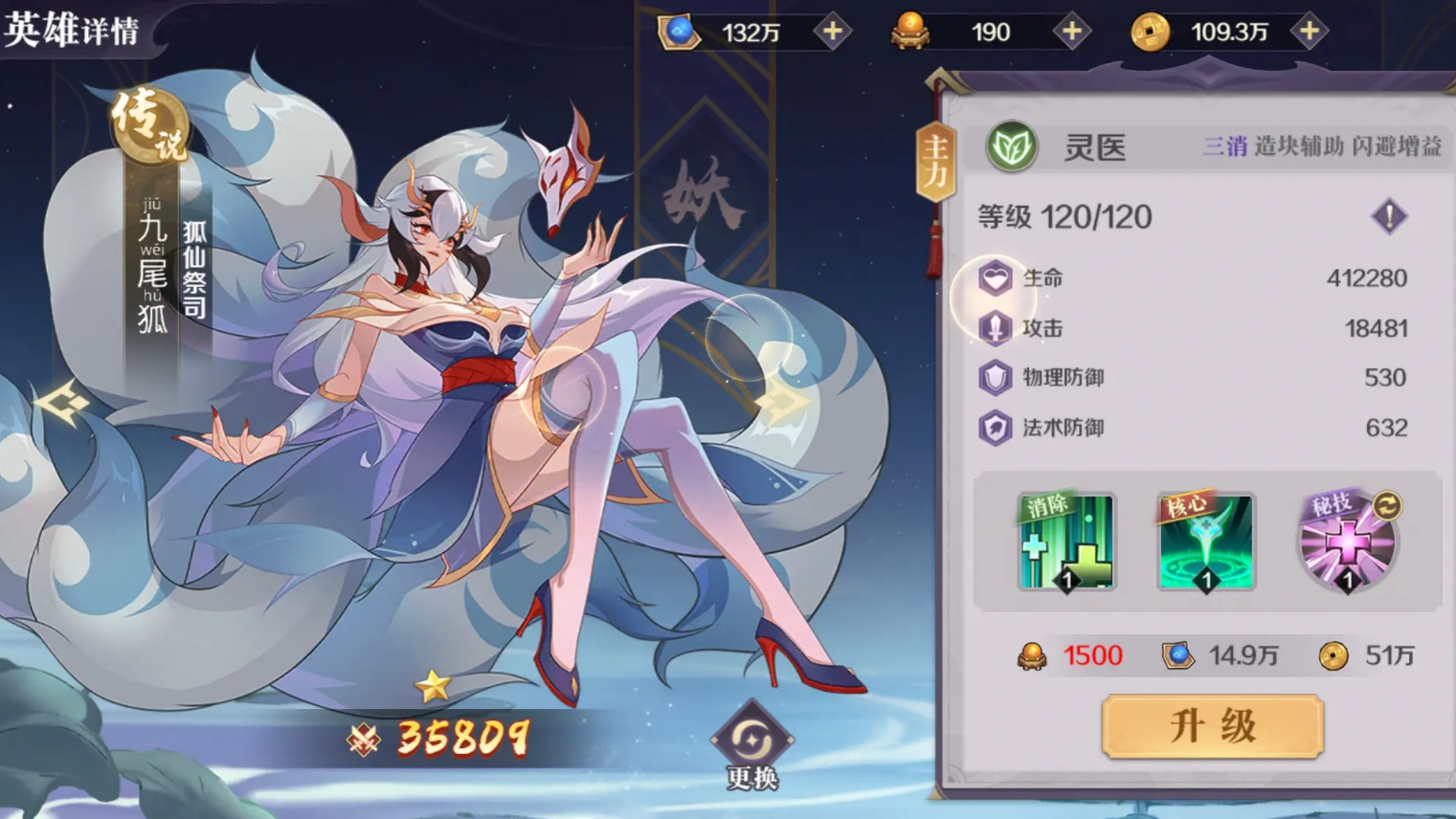Image resolution: width=1456 pixels, height=819 pixels.
Task: Select the 主力 side tab
Action: (x=935, y=161)
